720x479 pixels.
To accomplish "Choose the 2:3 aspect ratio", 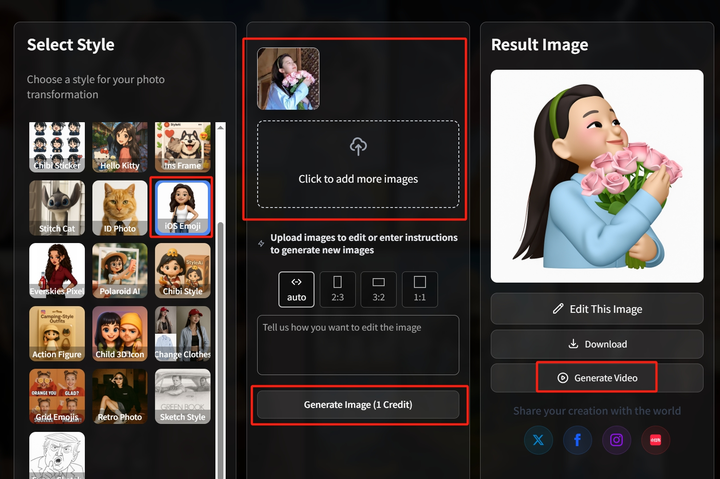I will point(337,289).
